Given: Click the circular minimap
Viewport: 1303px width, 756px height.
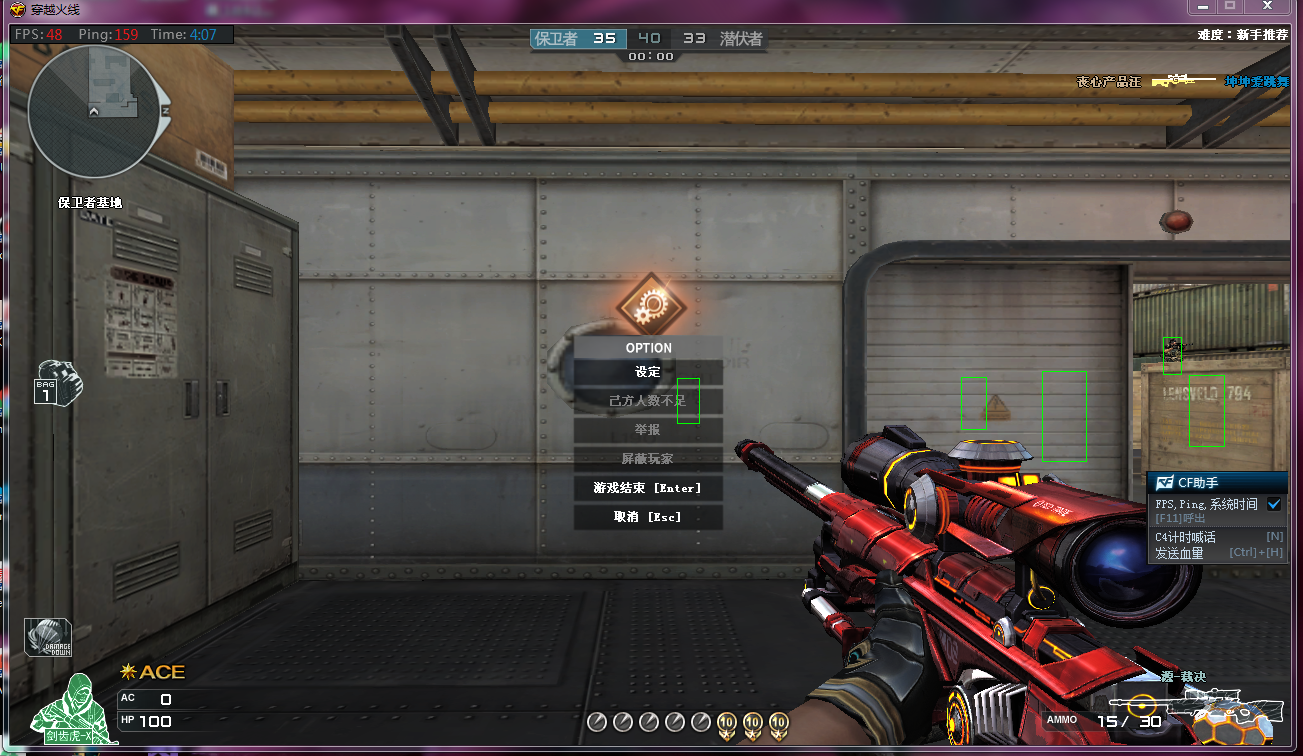Looking at the screenshot, I should 93,110.
